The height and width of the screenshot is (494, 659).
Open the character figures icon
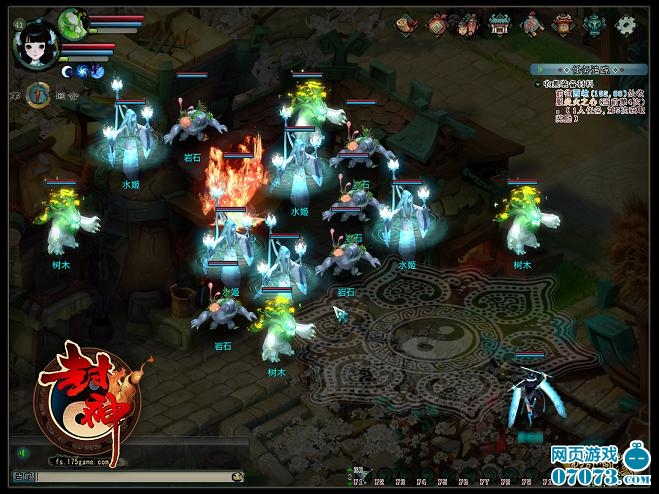(x=468, y=24)
